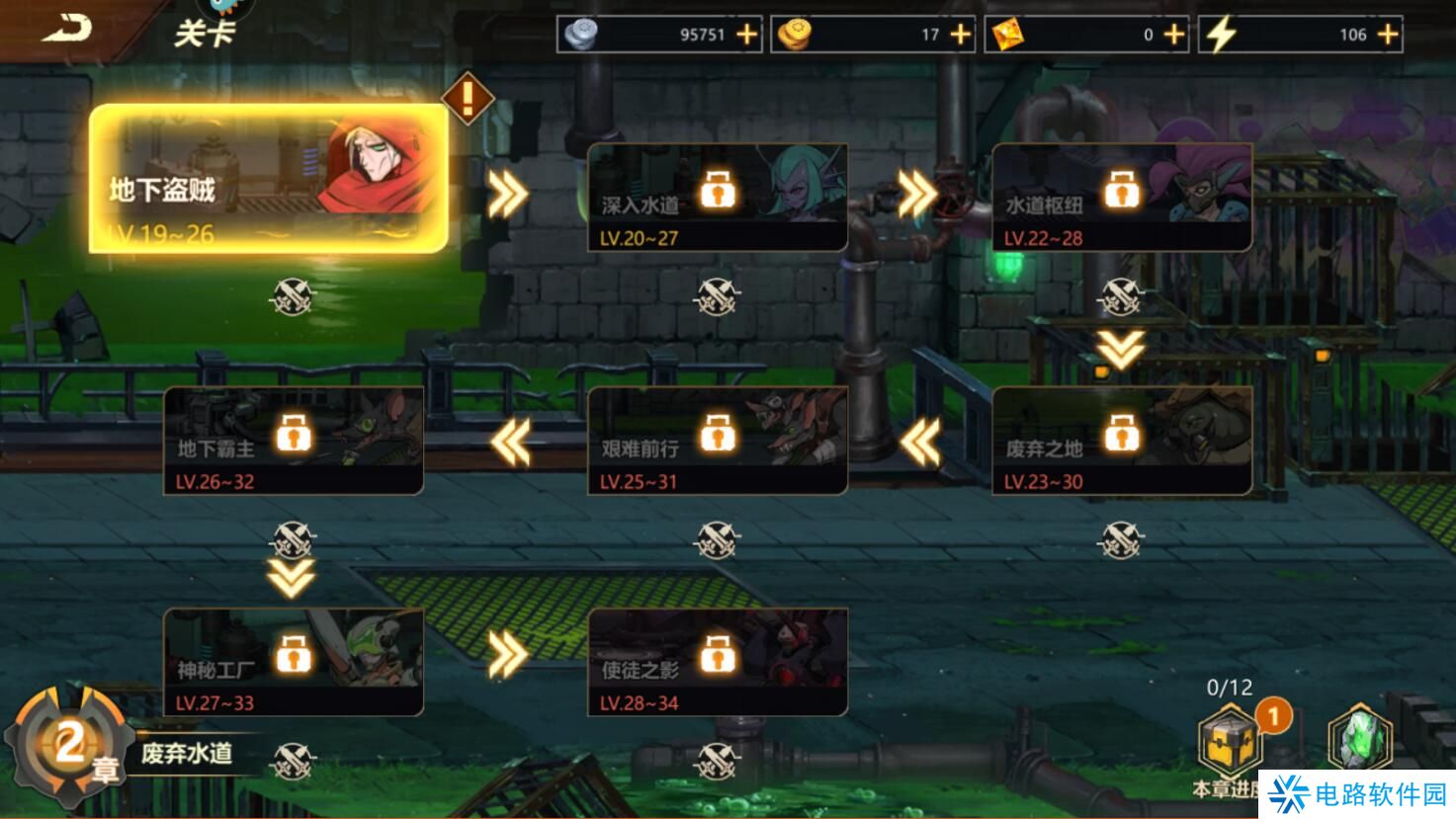Choose the locked 水道枢纽 stage

click(1121, 197)
